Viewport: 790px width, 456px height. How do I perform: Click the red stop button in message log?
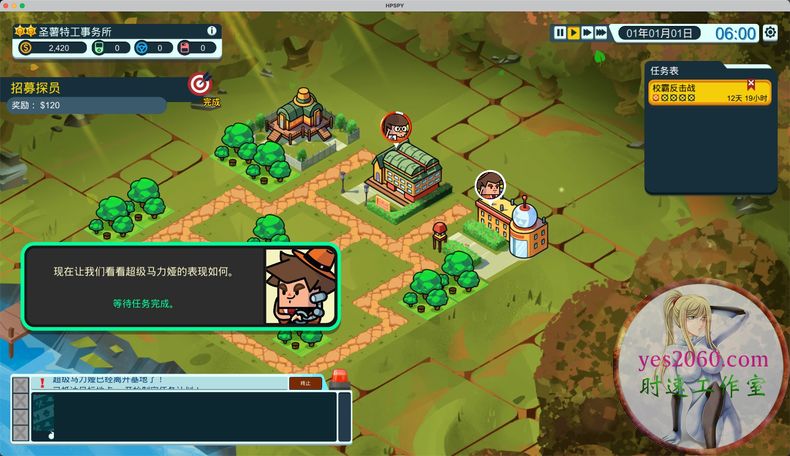tap(305, 383)
